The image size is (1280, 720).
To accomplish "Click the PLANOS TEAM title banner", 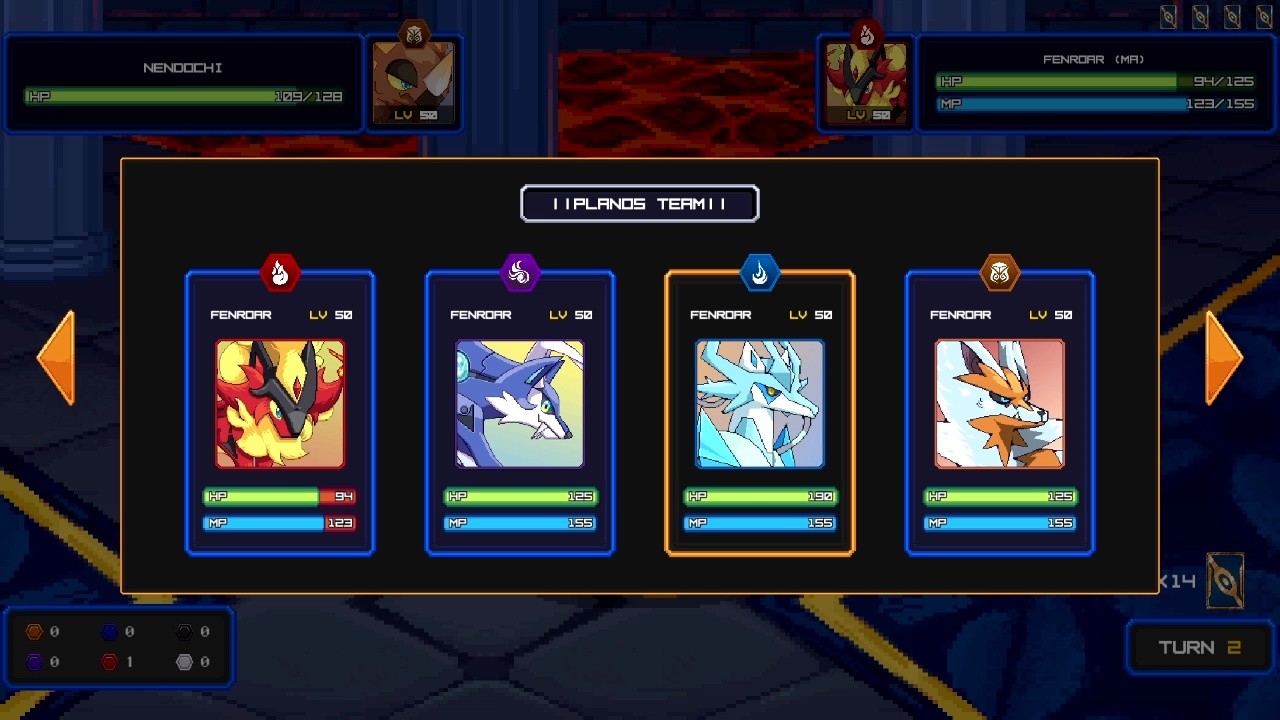I will [x=639, y=203].
